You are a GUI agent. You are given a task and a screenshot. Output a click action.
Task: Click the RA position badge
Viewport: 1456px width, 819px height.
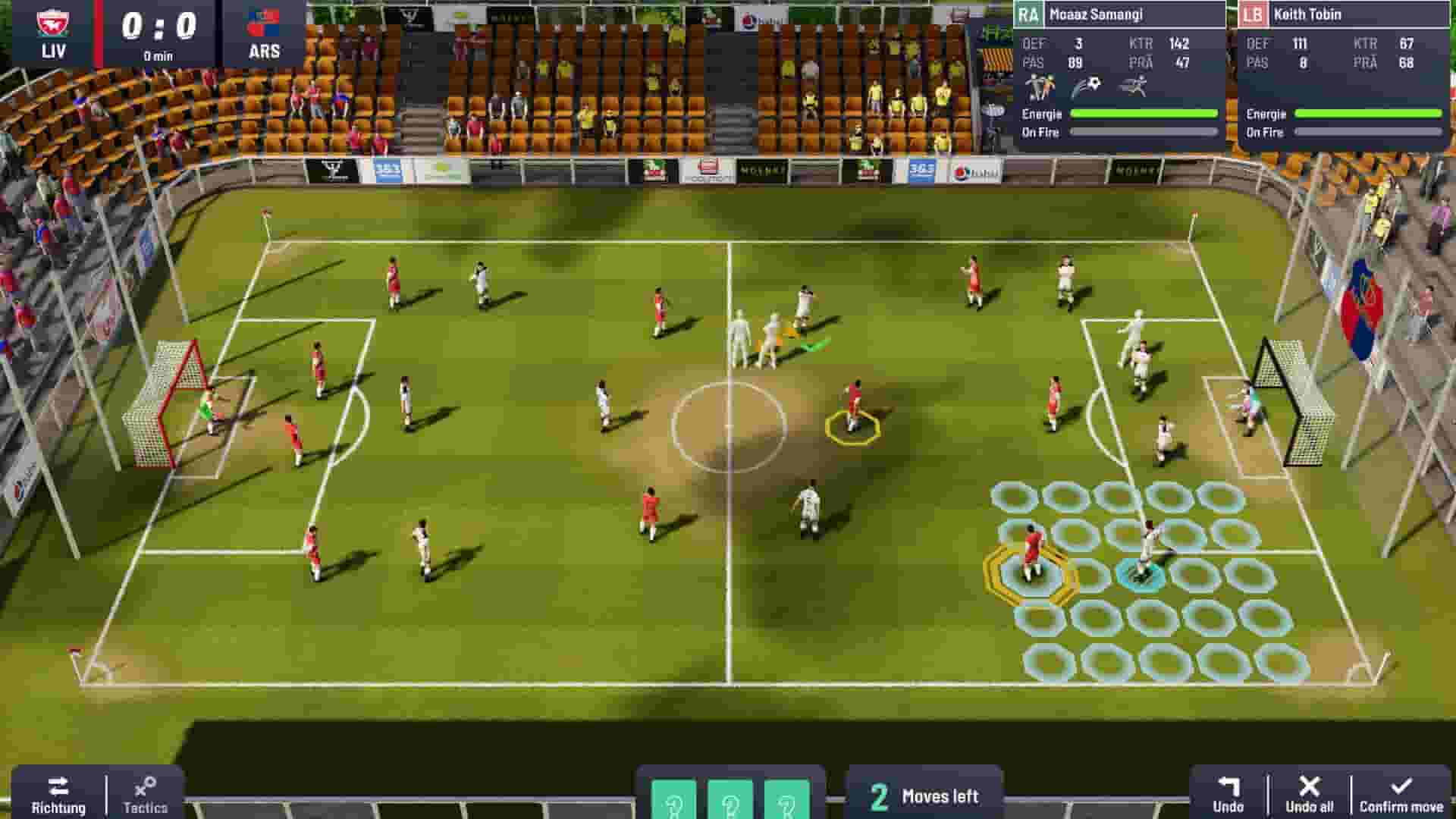pos(1031,13)
